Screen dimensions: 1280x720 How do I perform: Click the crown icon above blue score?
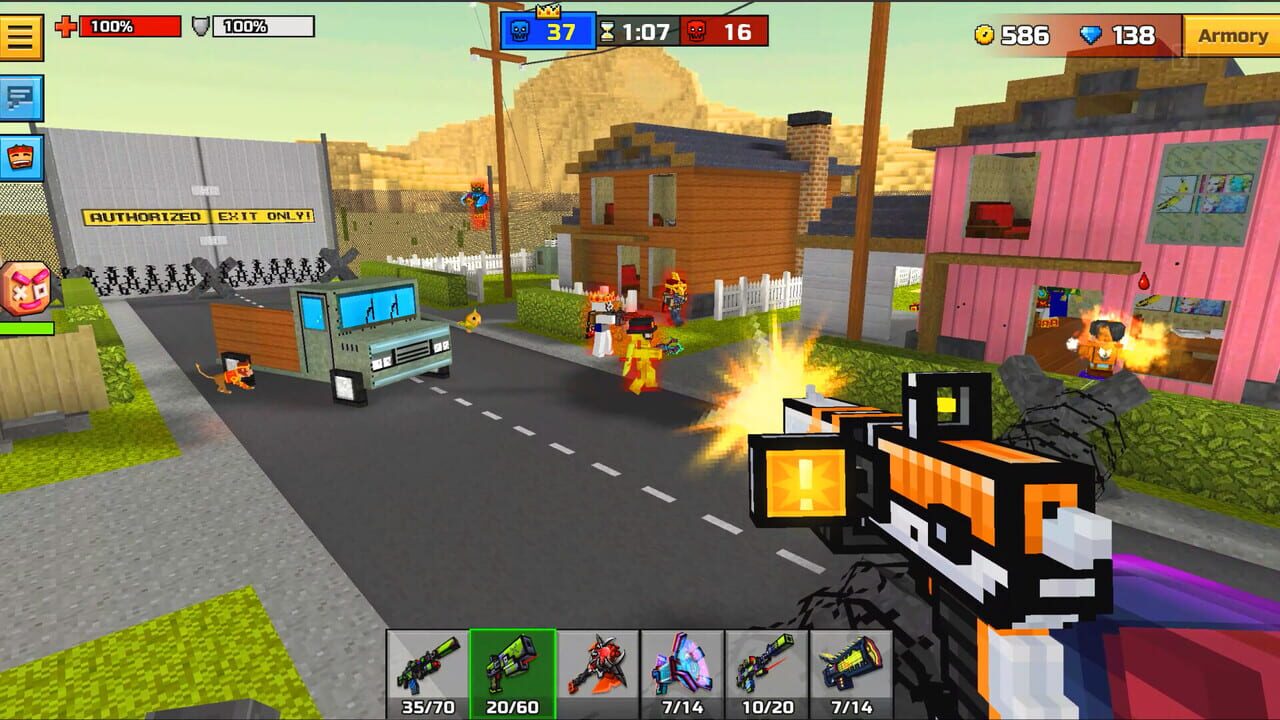coord(547,12)
